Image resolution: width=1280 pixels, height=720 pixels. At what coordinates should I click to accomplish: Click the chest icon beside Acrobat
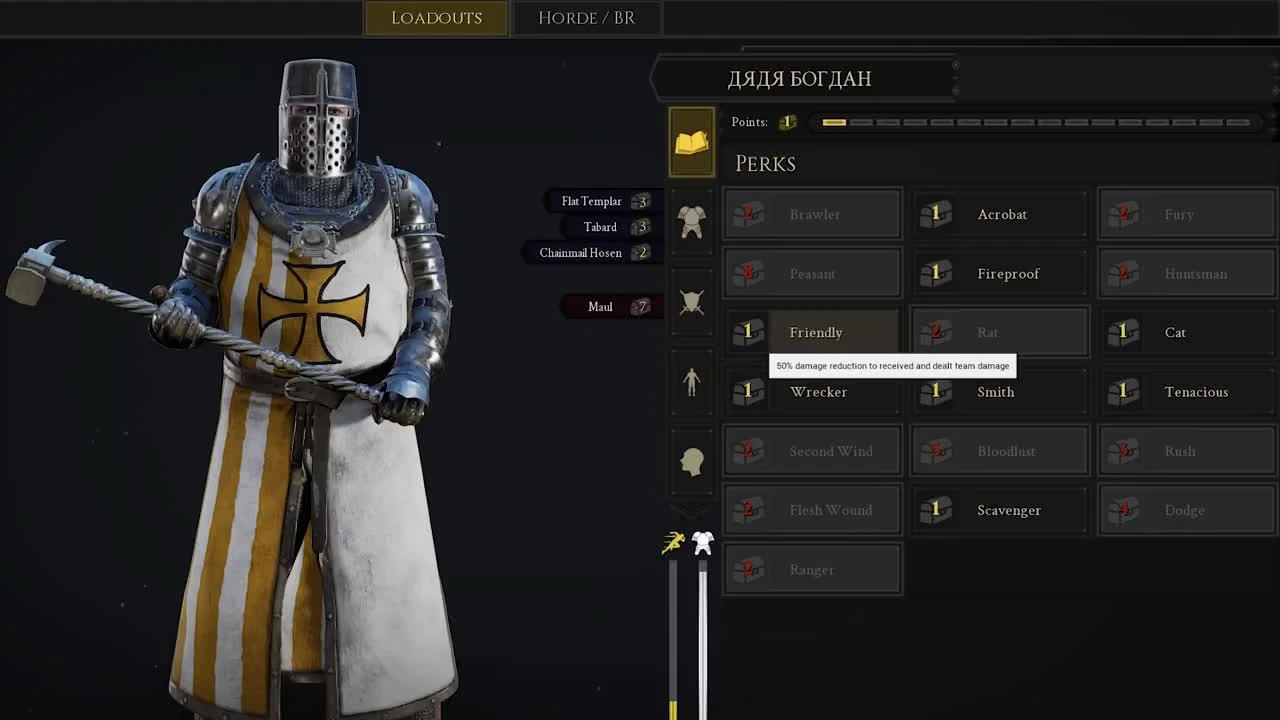click(935, 214)
